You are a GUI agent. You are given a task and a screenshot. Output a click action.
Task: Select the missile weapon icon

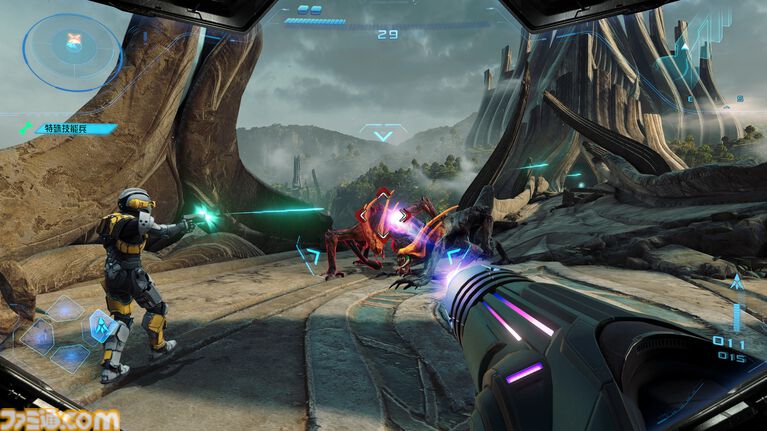tap(738, 282)
